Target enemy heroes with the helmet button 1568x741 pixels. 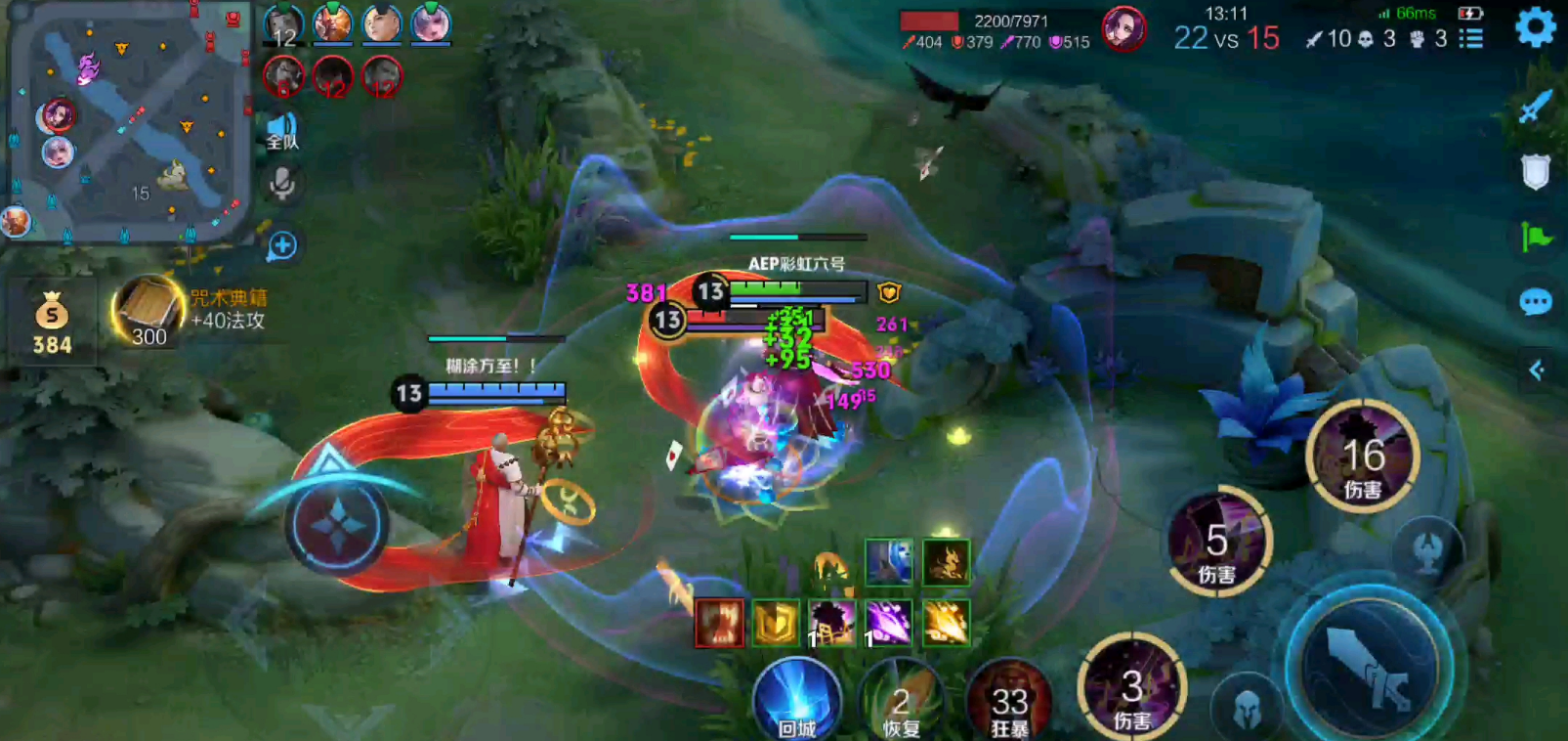tap(1246, 709)
